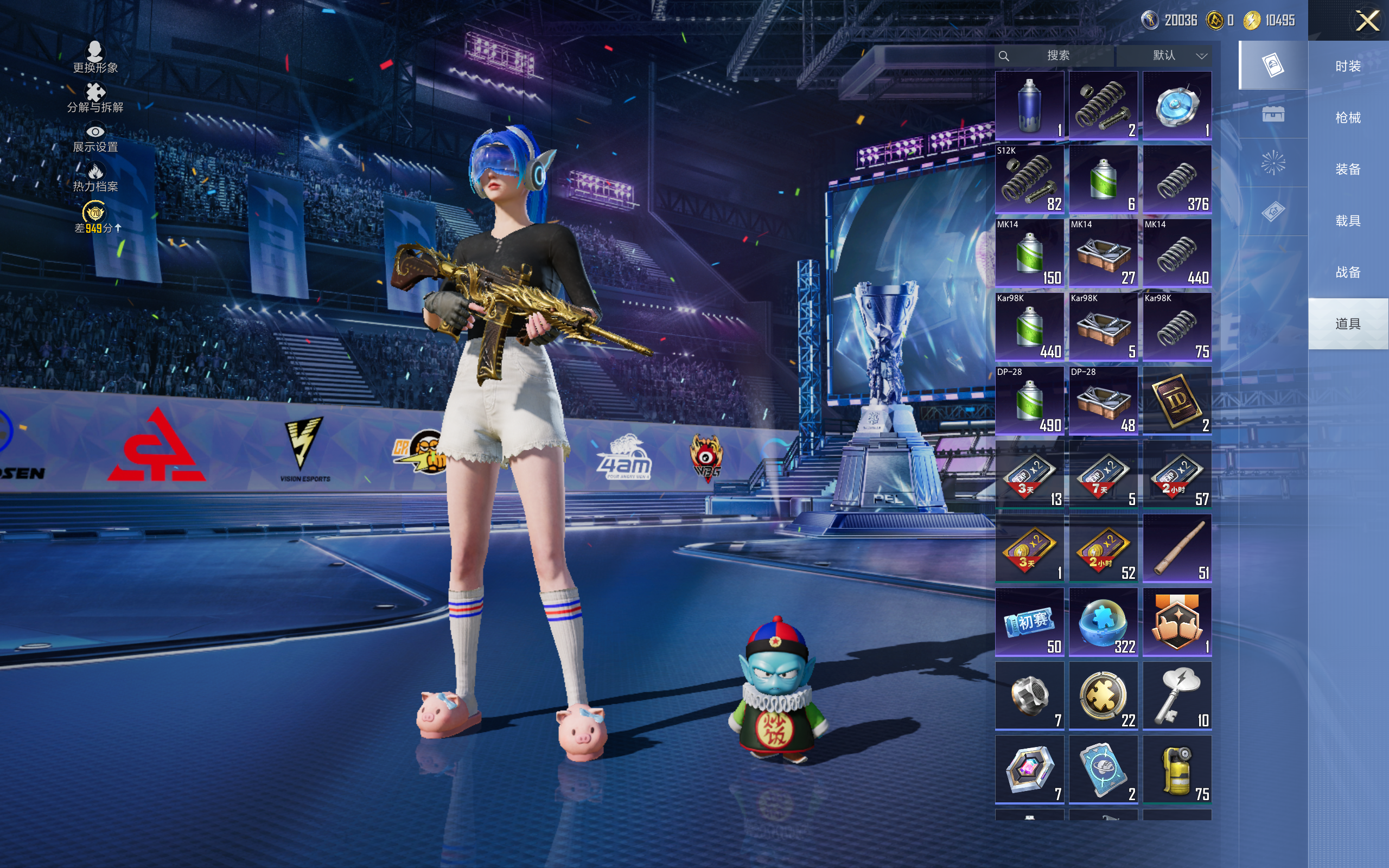This screenshot has height=868, width=1389.
Task: Open the 战备 category
Action: click(1347, 272)
